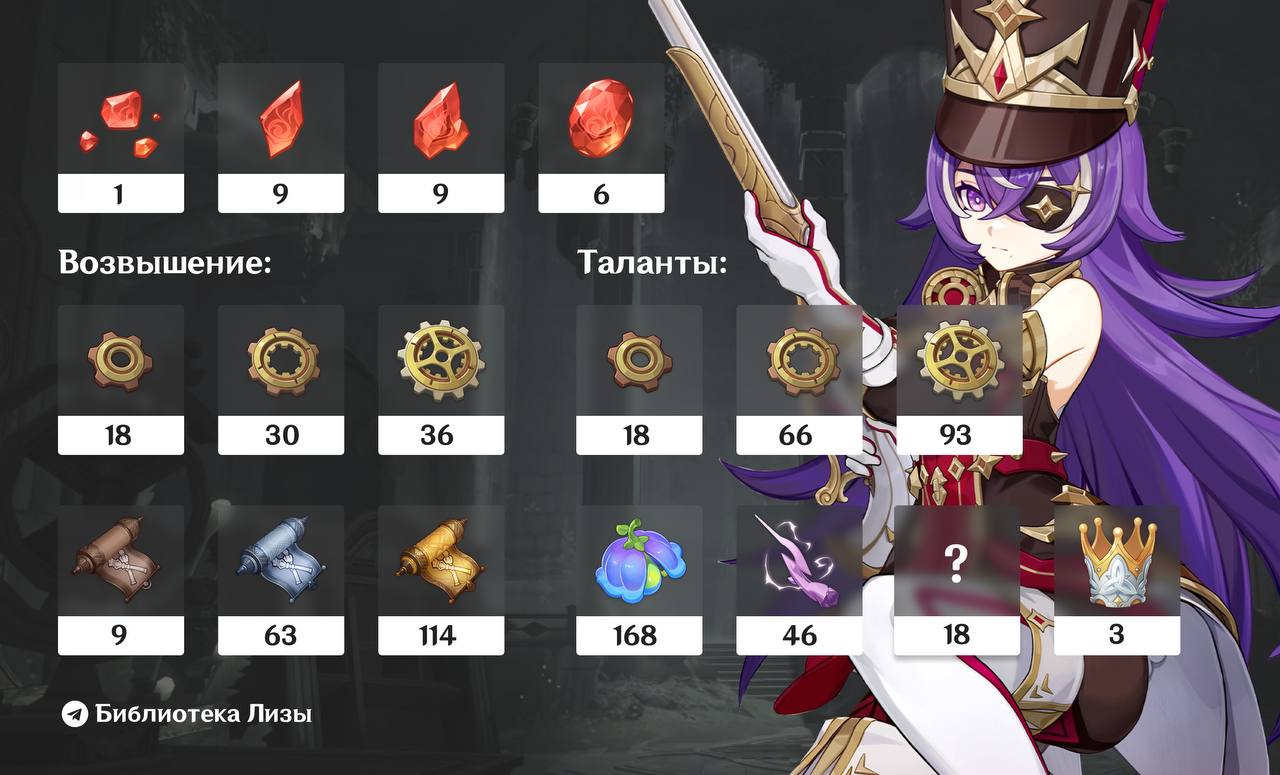Select the unknown question mark item
This screenshot has width=1280, height=775.
[956, 578]
